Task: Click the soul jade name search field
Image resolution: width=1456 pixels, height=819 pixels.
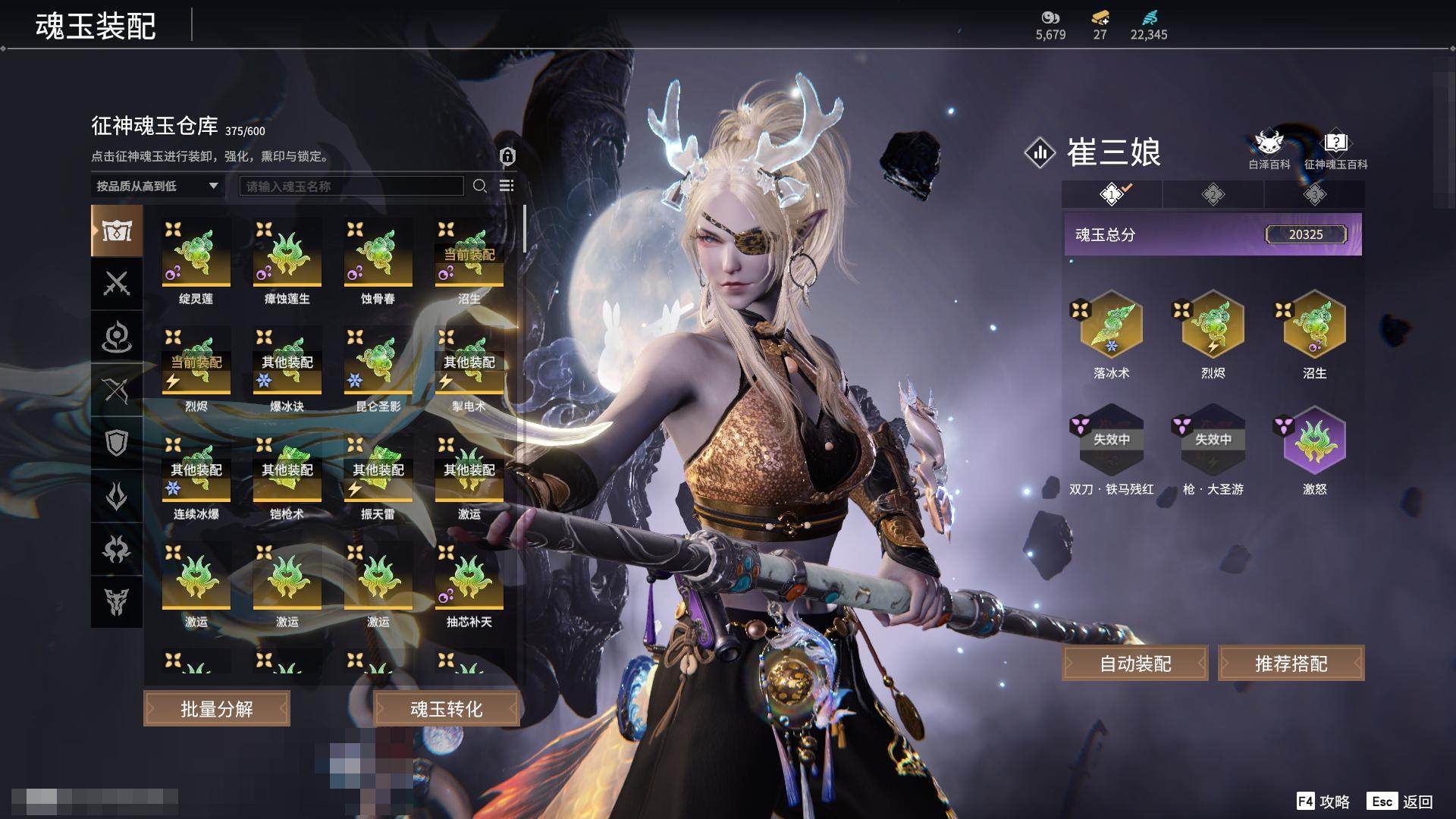Action: pos(351,186)
